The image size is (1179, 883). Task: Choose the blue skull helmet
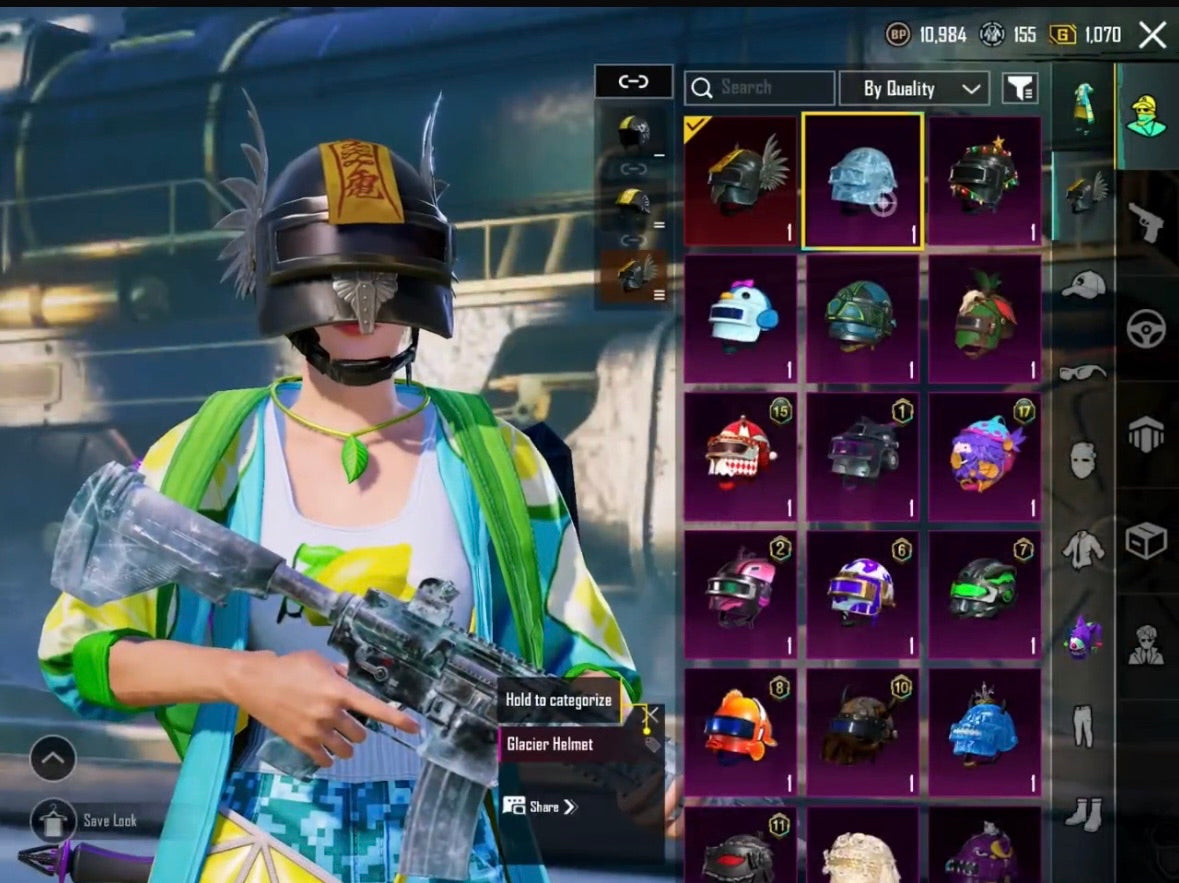point(984,732)
